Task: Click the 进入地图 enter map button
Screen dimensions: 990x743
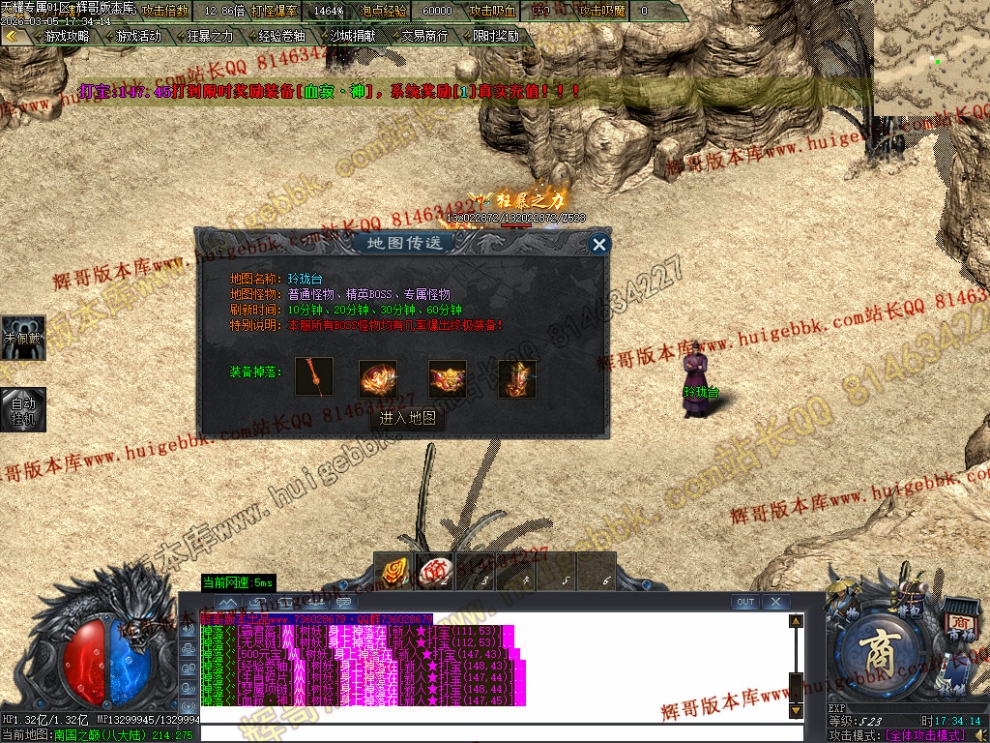Action: (x=408, y=419)
